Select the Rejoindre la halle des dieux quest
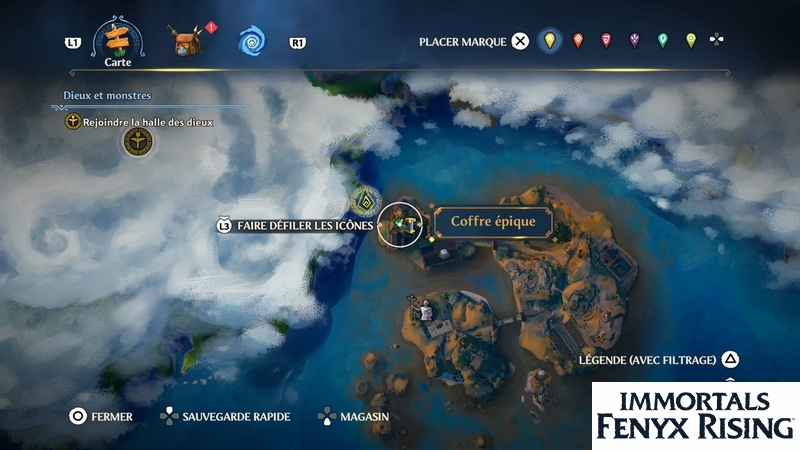 coord(140,122)
